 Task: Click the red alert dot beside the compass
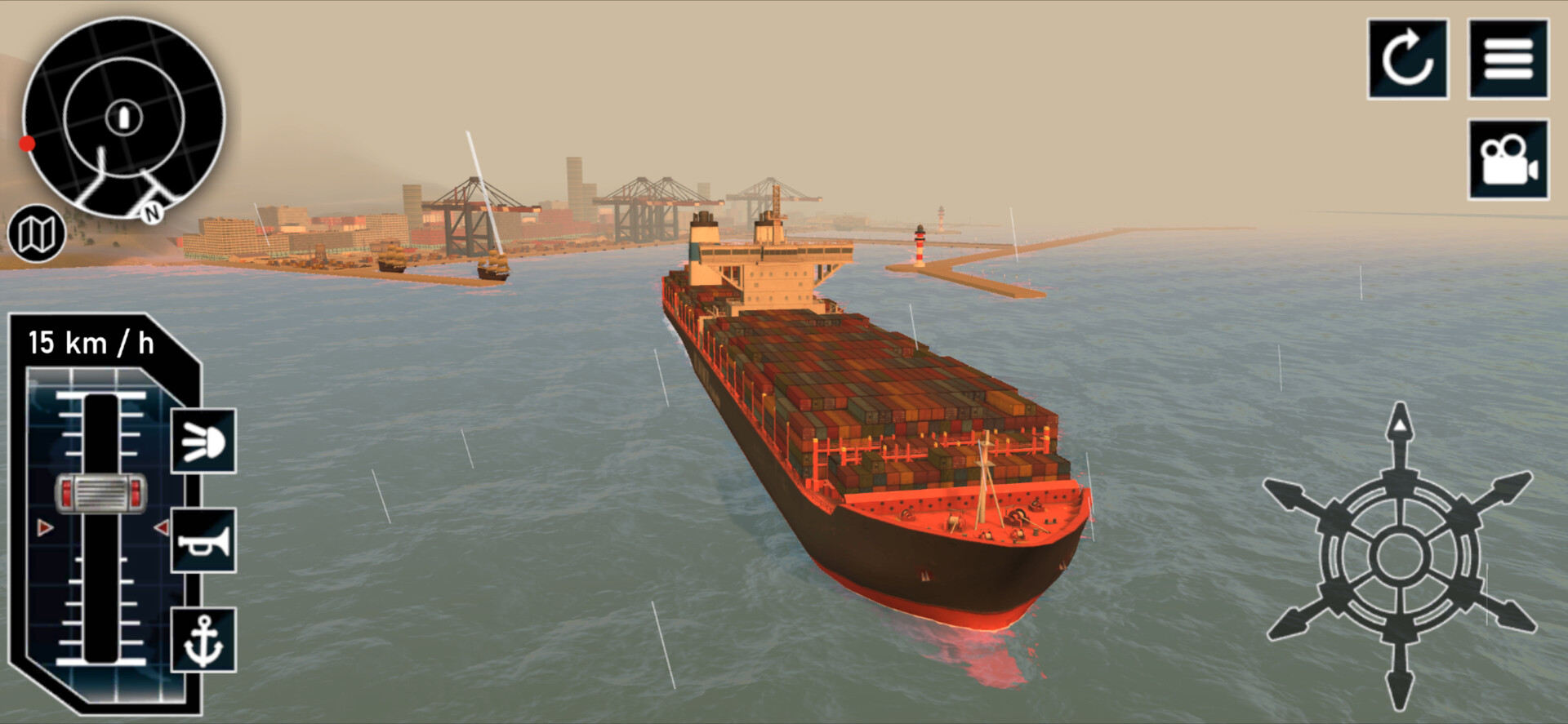click(29, 145)
